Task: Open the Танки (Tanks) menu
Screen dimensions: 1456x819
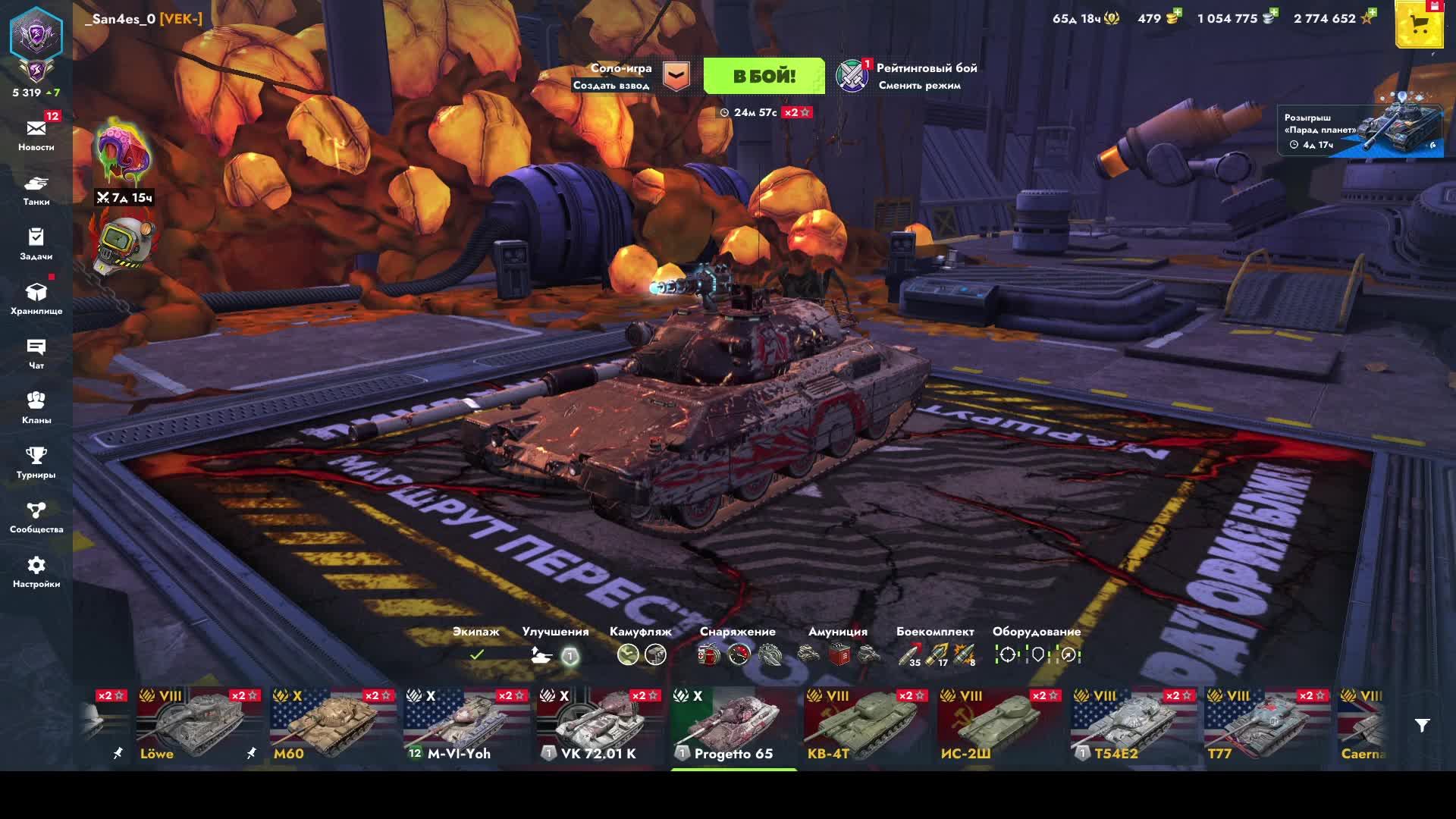Action: point(36,190)
